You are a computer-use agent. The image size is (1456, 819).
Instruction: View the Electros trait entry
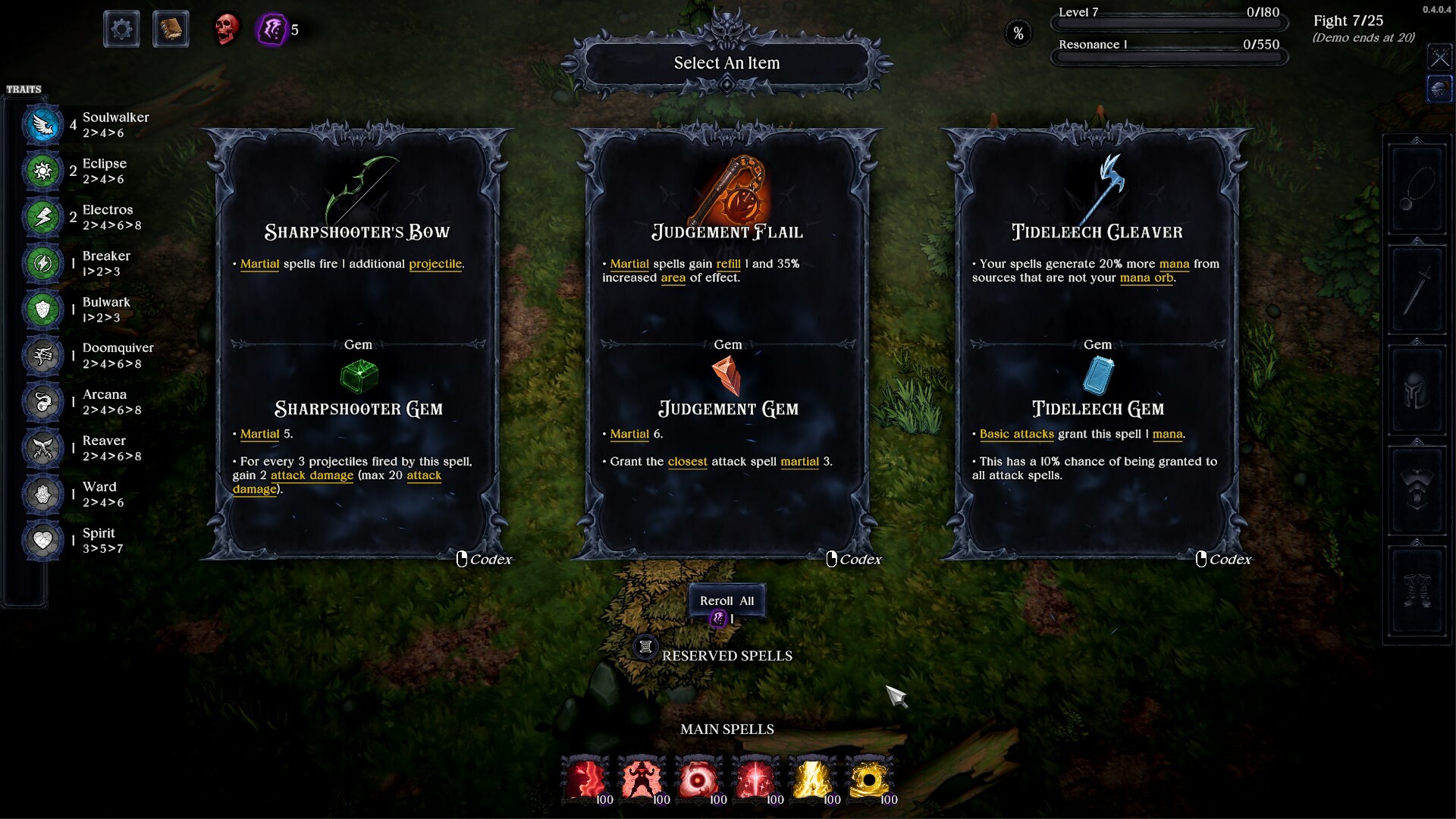[x=43, y=217]
